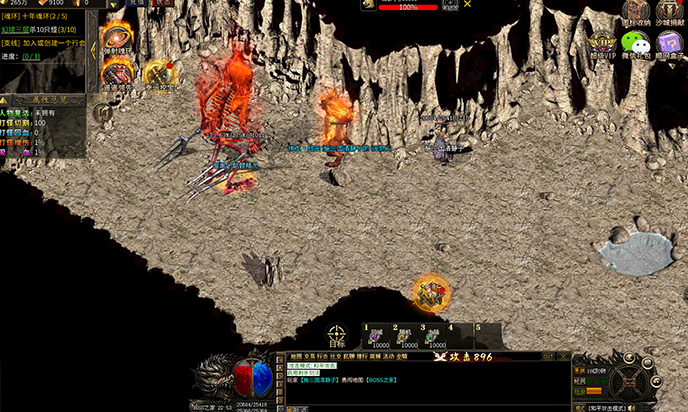Open the 图标收纳 icon storage button
The image size is (688, 412).
tap(635, 12)
